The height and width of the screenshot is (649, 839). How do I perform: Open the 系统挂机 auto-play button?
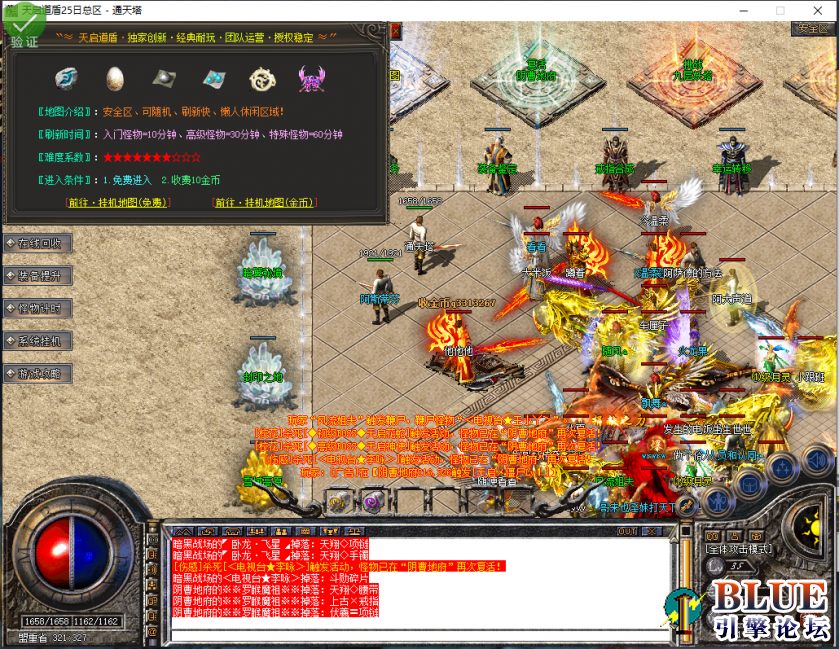pyautogui.click(x=38, y=341)
